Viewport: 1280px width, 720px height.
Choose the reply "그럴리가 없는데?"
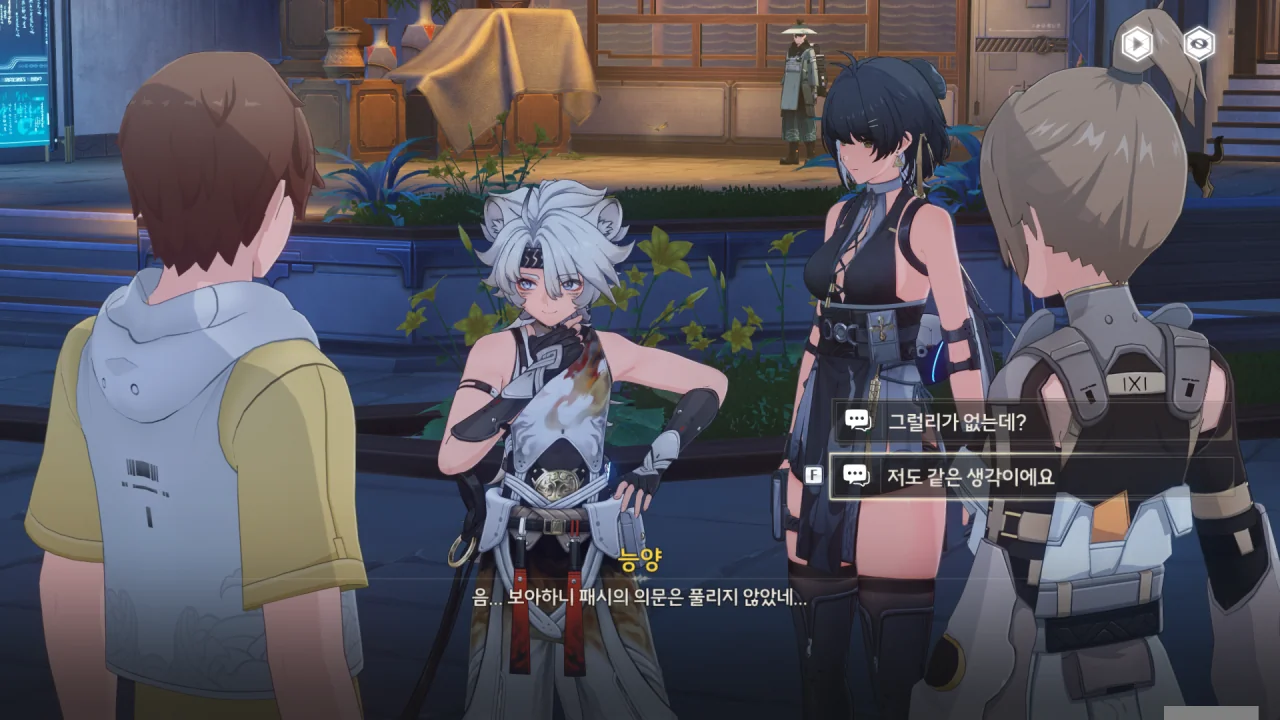click(1030, 421)
